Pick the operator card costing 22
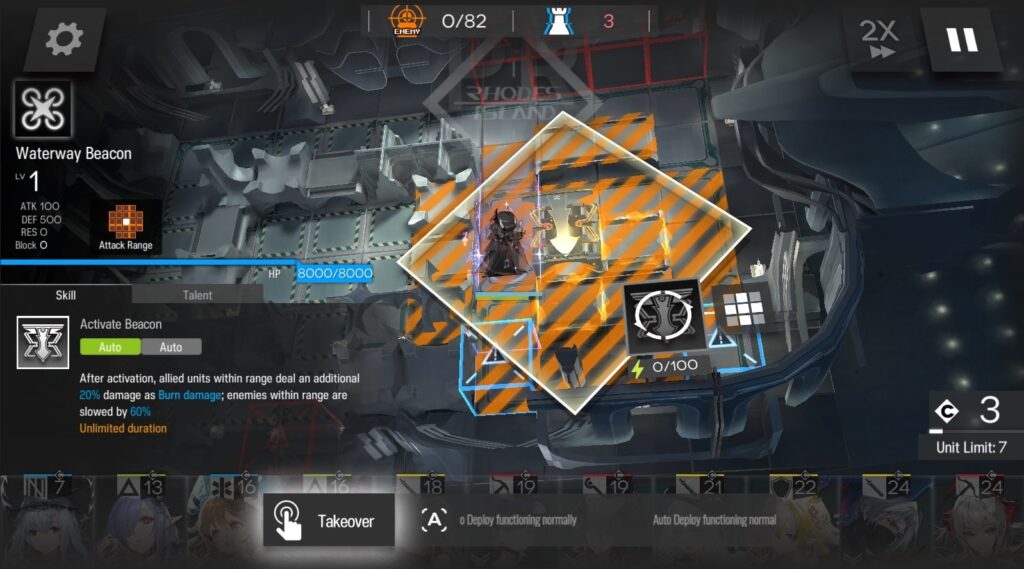This screenshot has height=569, width=1024. point(790,520)
